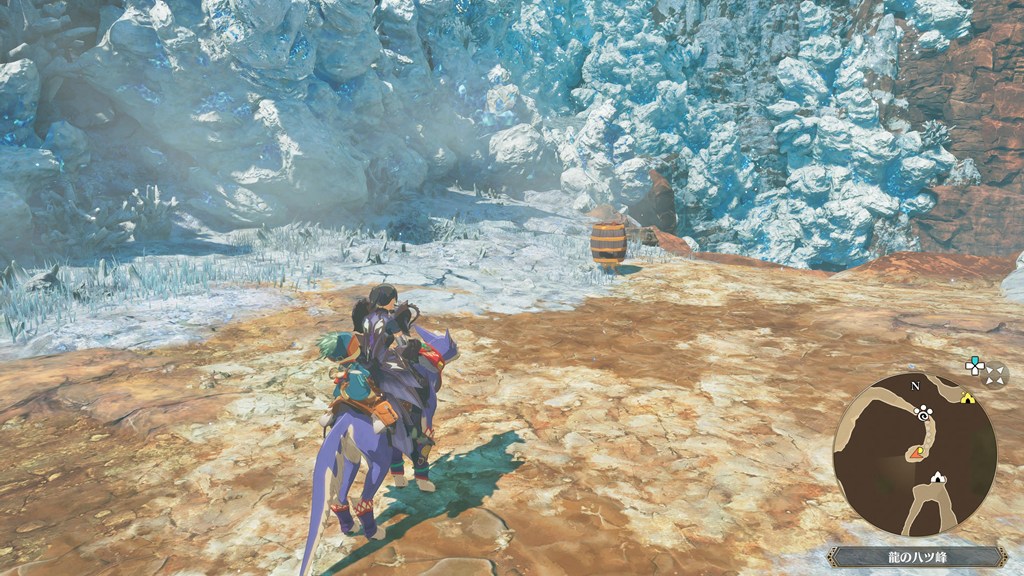Select the white monster den marker
The height and width of the screenshot is (576, 1024).
coord(938,479)
